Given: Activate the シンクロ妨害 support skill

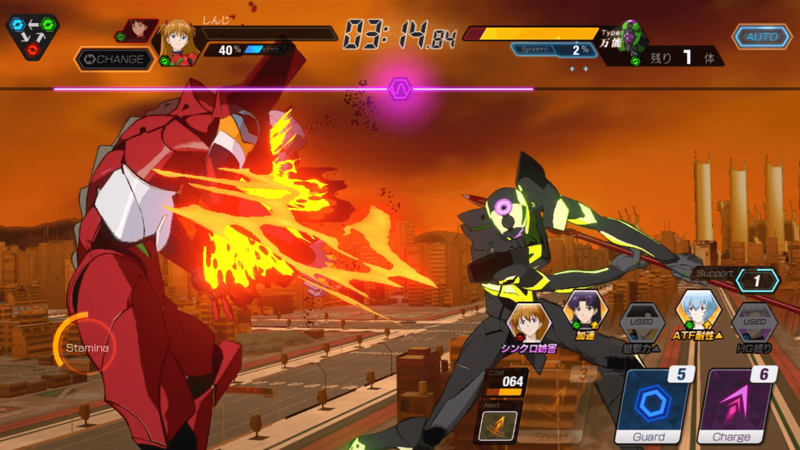Looking at the screenshot, I should click(527, 322).
